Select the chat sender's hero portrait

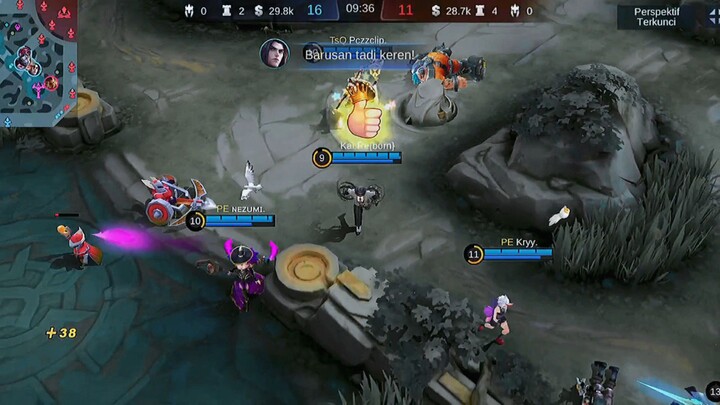point(274,53)
